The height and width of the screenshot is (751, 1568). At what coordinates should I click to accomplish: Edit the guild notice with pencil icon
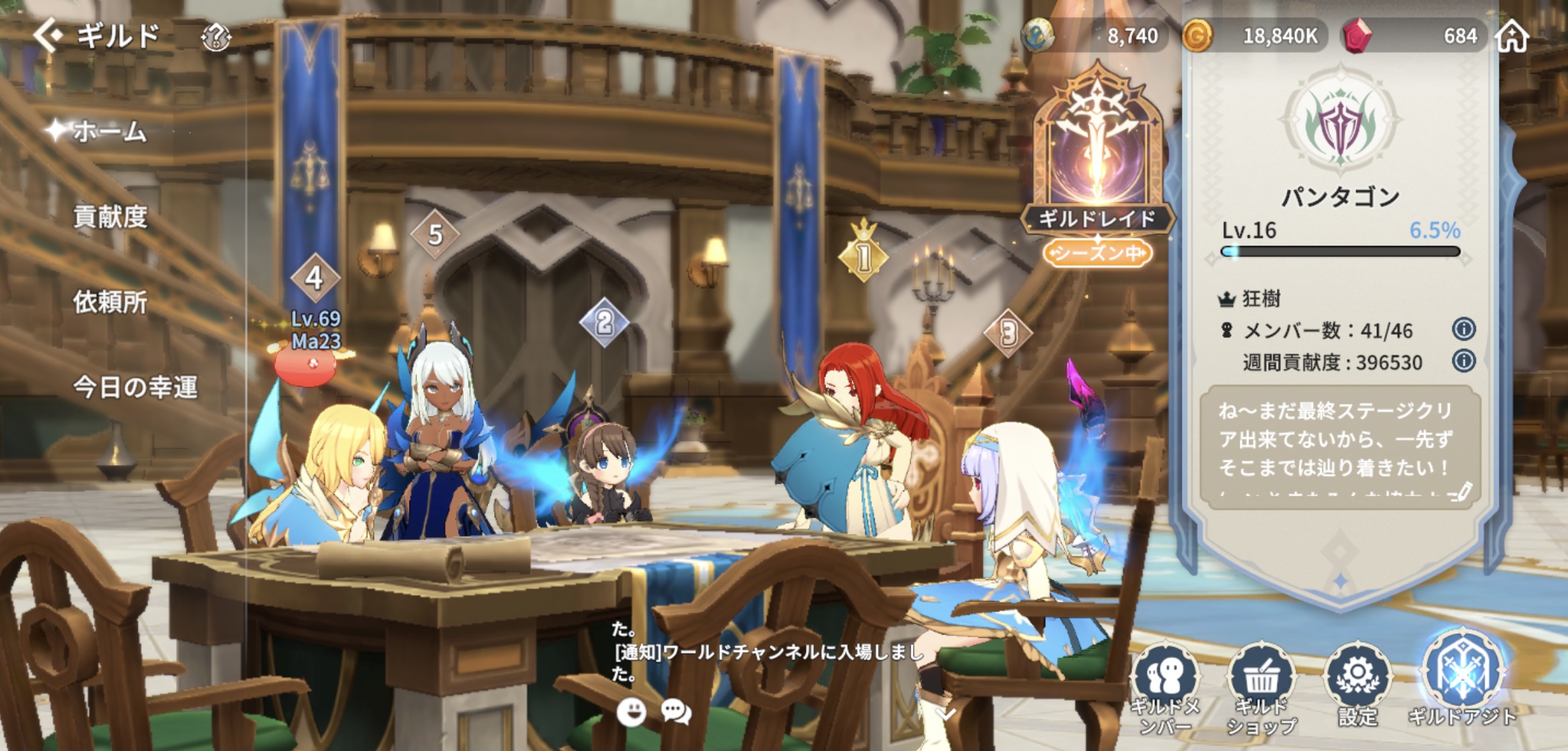pyautogui.click(x=1461, y=491)
